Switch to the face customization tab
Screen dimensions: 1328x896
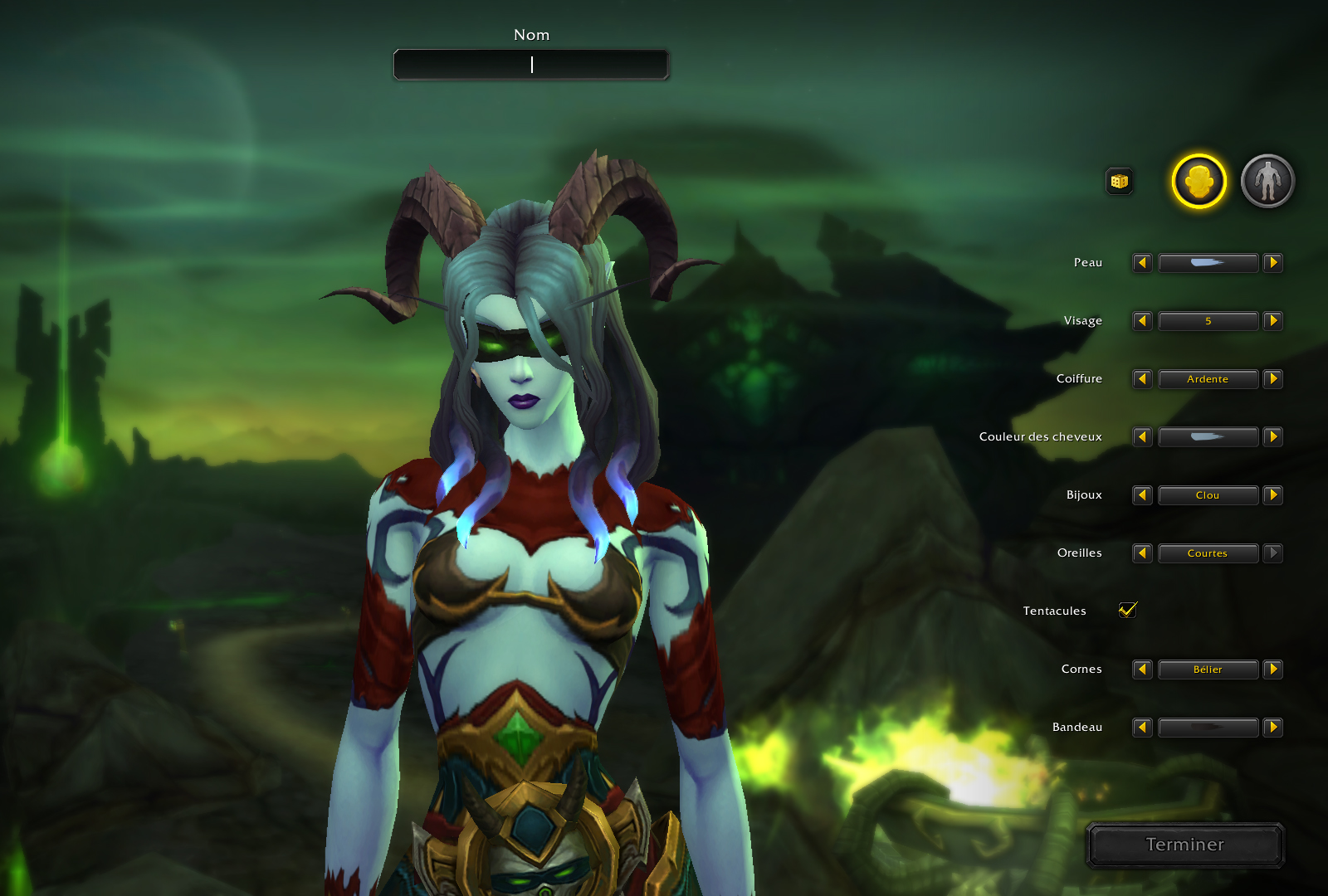tap(1199, 181)
